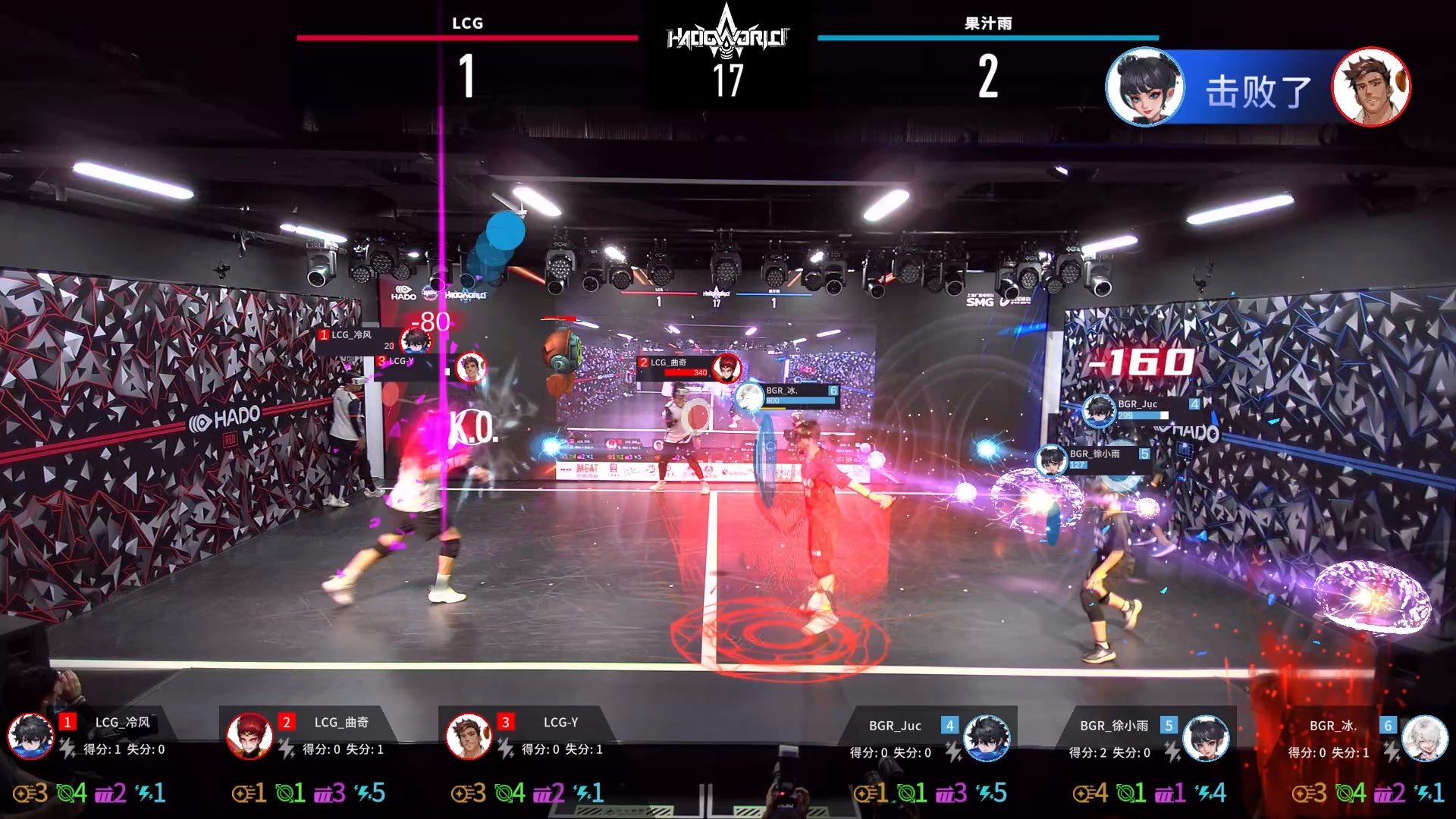The height and width of the screenshot is (819, 1456).
Task: Click the green shield icon for BGR_冰.
Action: (x=1345, y=793)
